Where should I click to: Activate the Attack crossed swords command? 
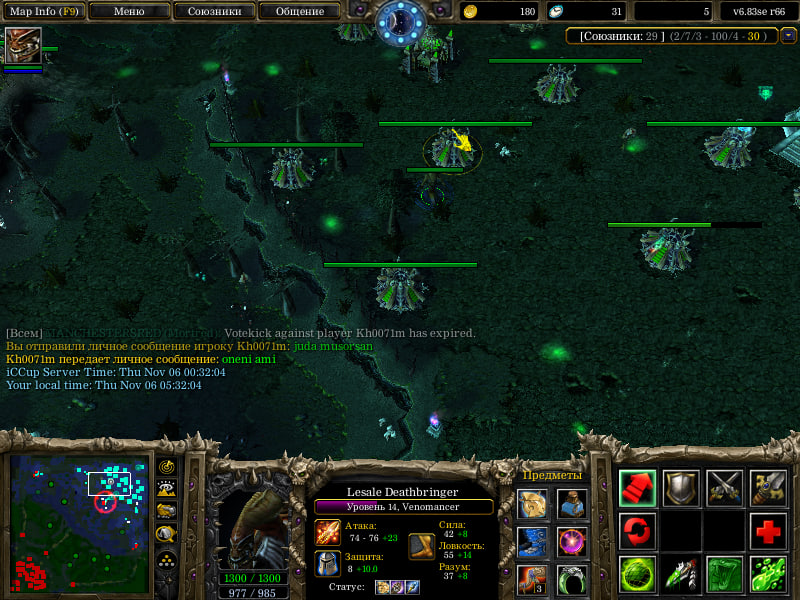[725, 487]
